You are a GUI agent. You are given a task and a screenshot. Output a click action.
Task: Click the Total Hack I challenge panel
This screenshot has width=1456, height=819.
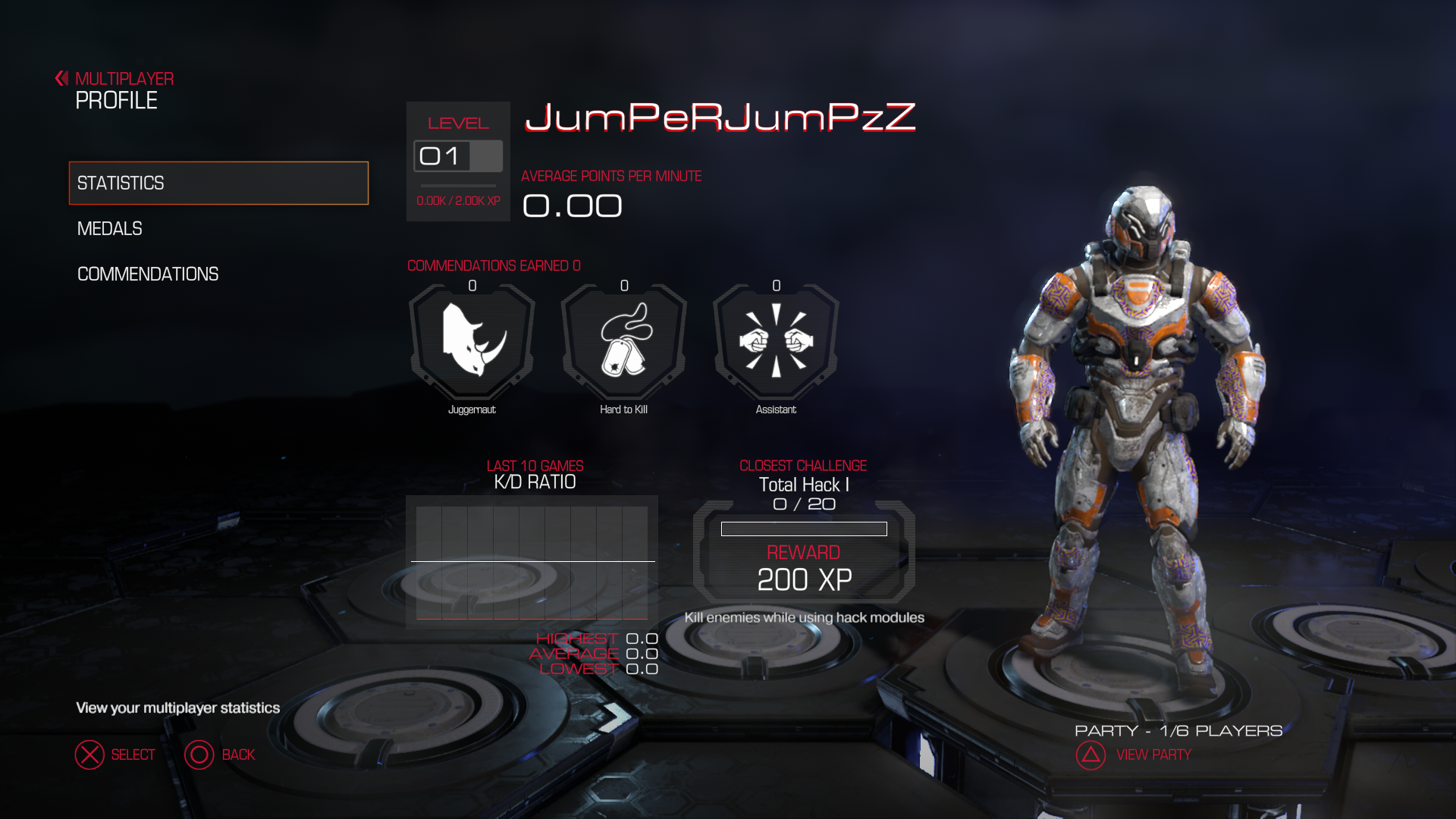point(804,551)
